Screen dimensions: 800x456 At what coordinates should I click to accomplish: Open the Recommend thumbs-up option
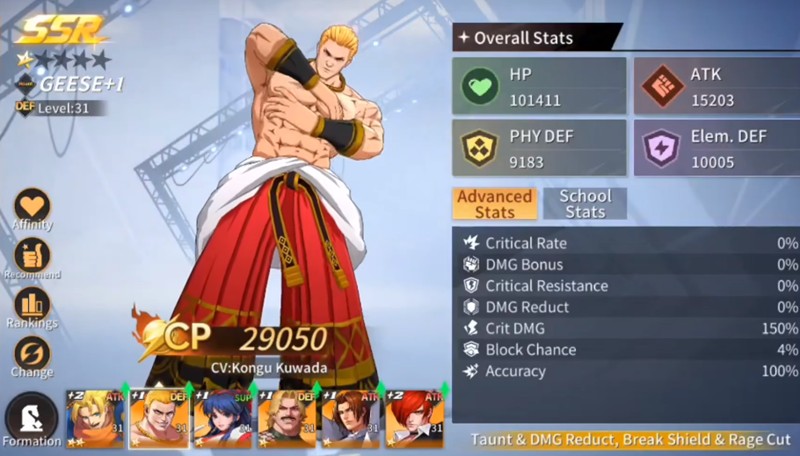(x=32, y=254)
